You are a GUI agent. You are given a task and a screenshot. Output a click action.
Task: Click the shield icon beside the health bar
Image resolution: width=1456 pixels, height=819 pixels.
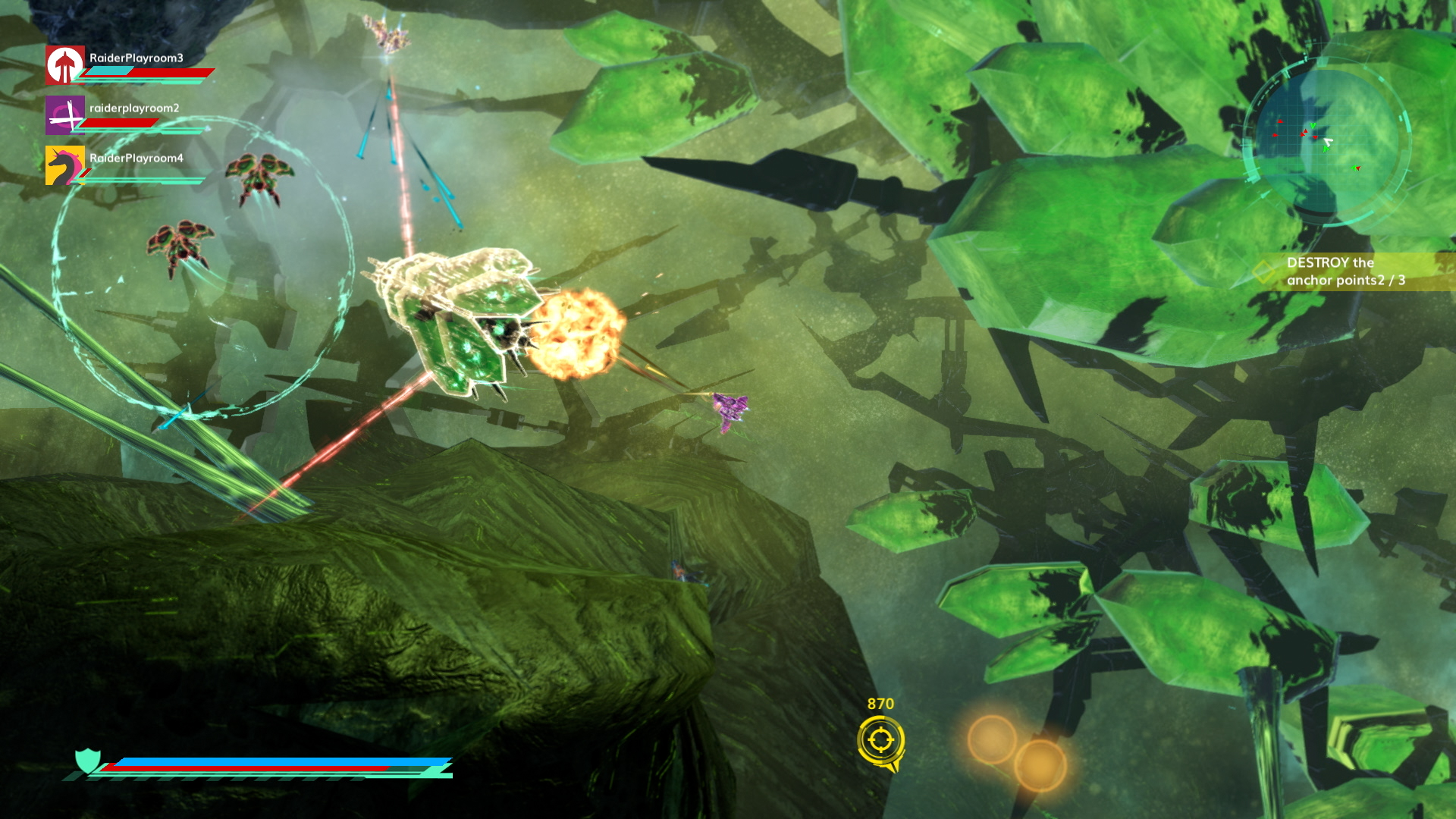(x=88, y=760)
